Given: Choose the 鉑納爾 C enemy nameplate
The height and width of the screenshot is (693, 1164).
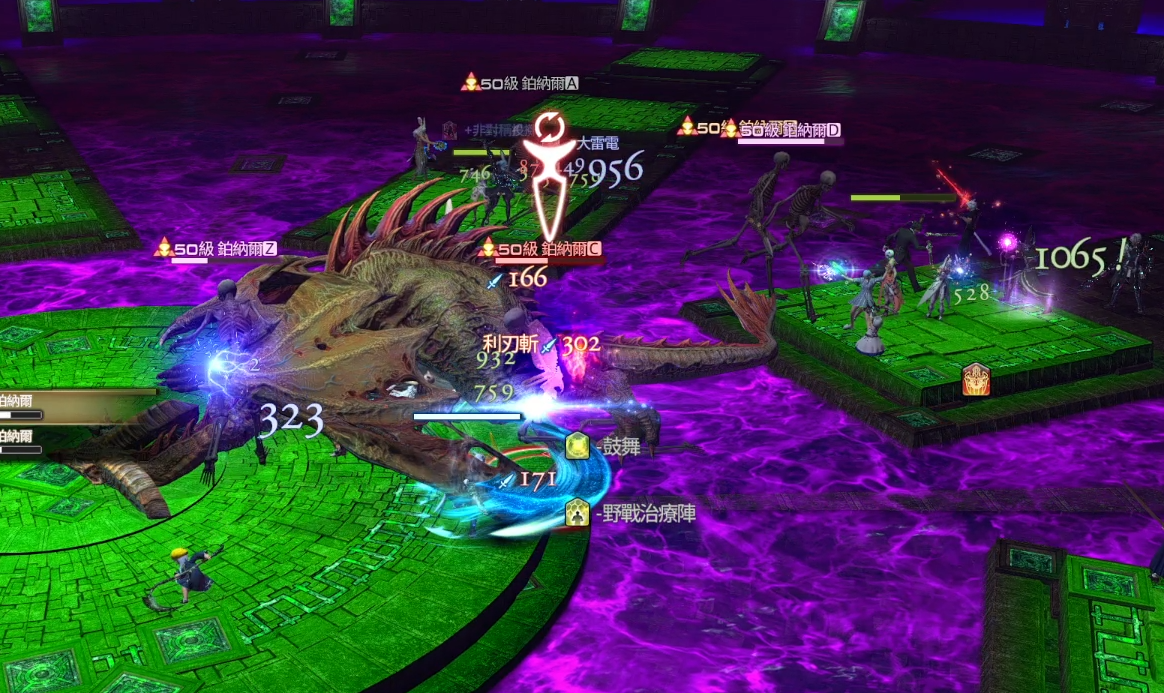Looking at the screenshot, I should tap(541, 249).
